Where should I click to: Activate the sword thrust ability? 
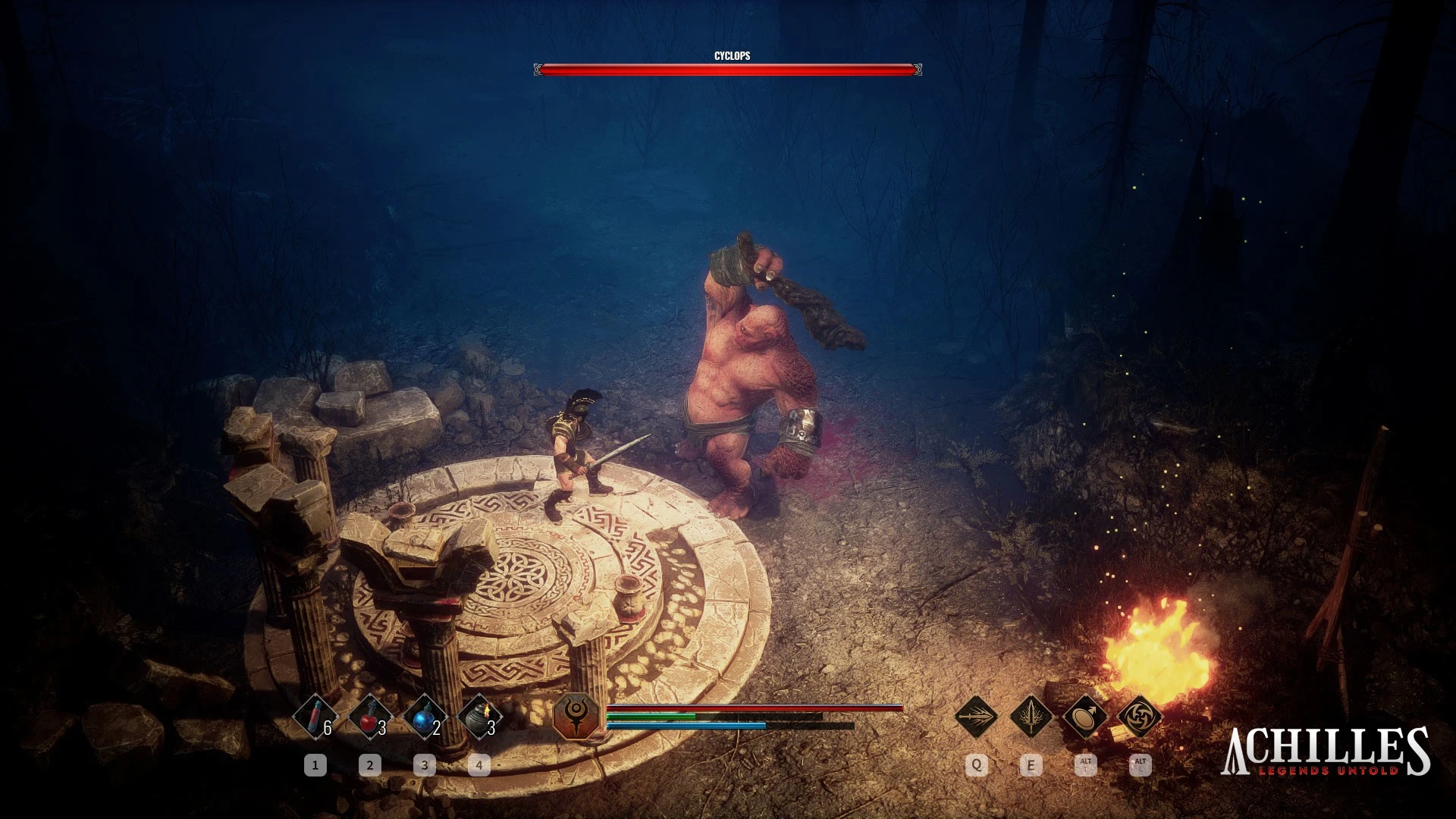976,715
